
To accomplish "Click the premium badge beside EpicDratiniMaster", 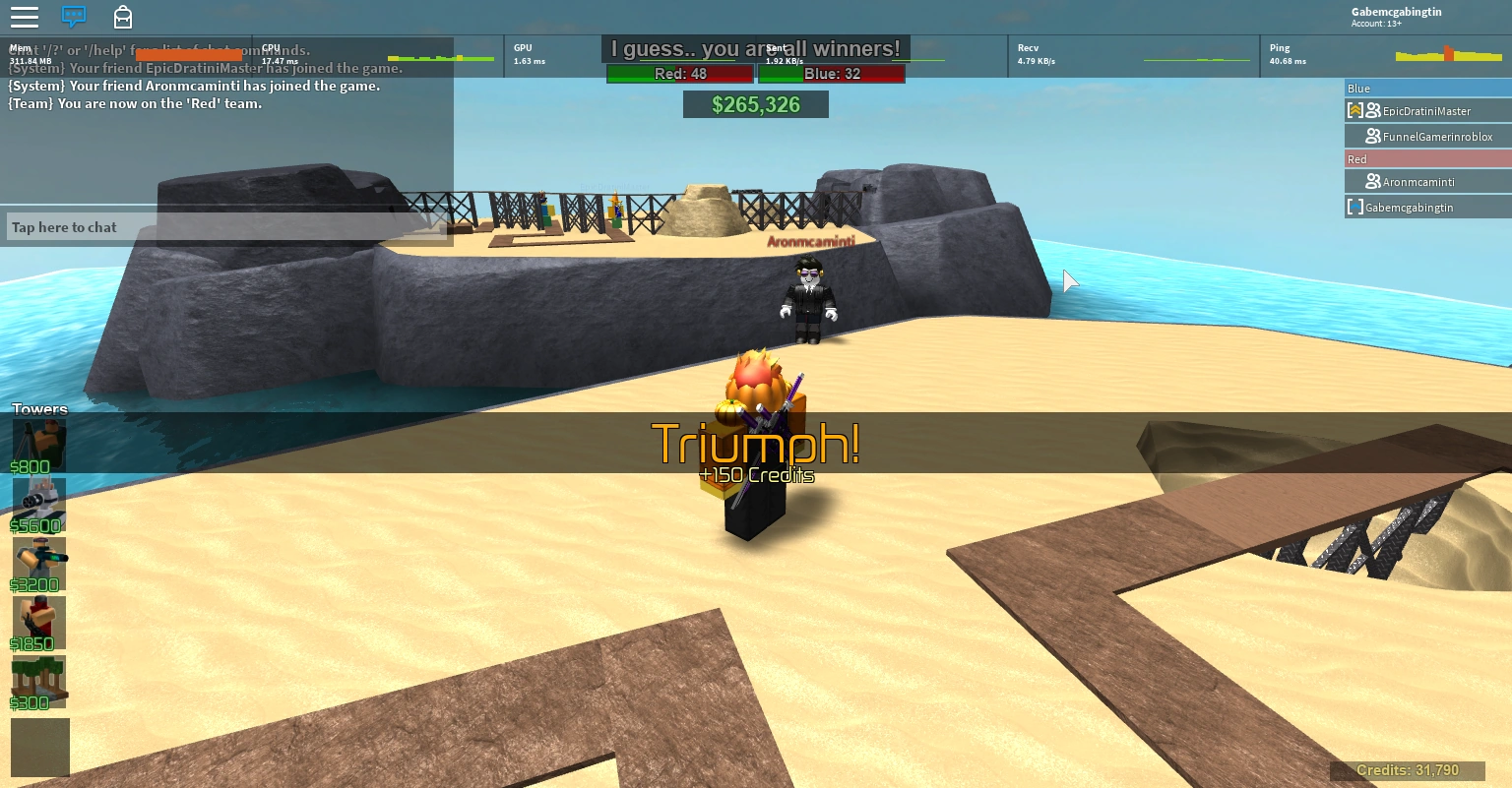I will (1355, 110).
